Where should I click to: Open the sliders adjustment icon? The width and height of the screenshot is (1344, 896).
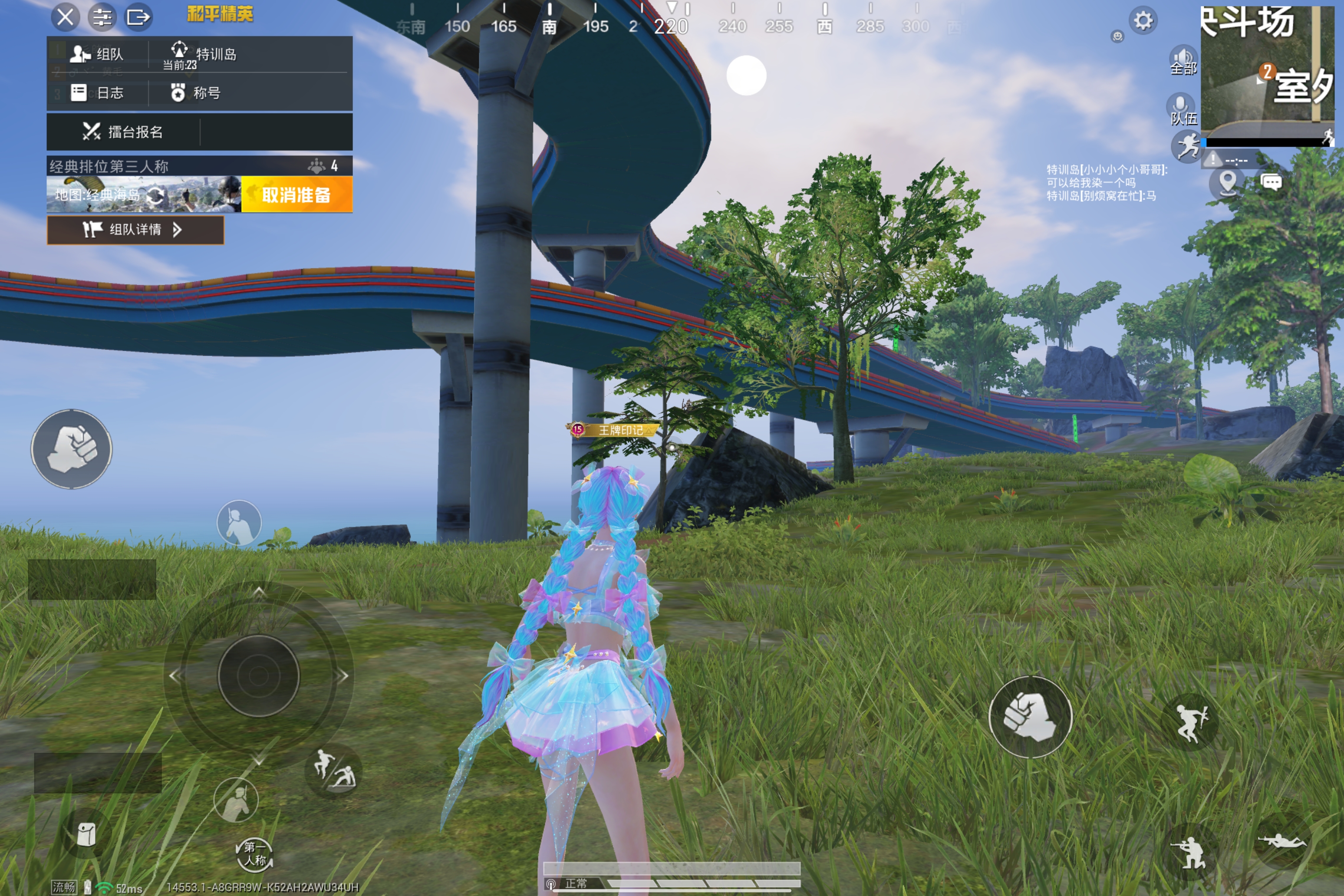[102, 17]
